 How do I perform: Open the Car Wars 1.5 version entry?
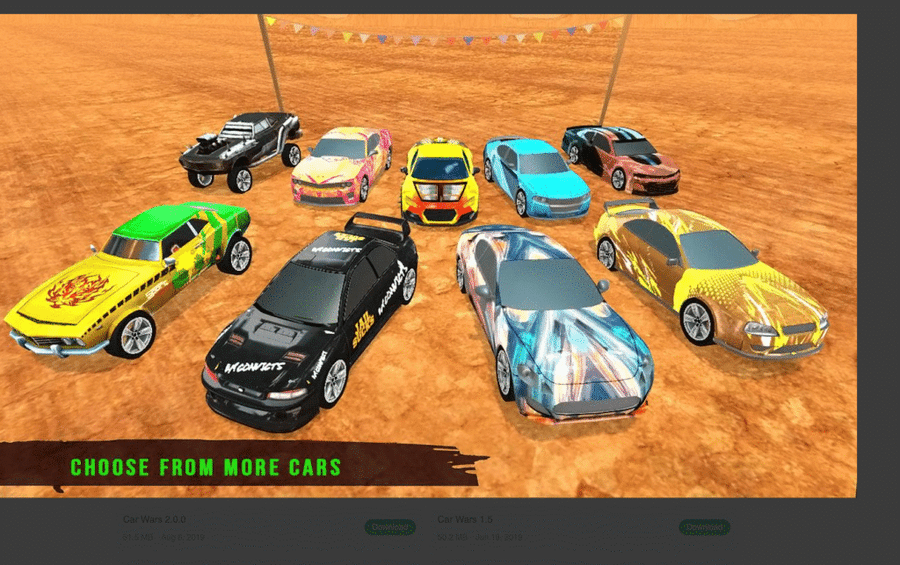coord(464,520)
